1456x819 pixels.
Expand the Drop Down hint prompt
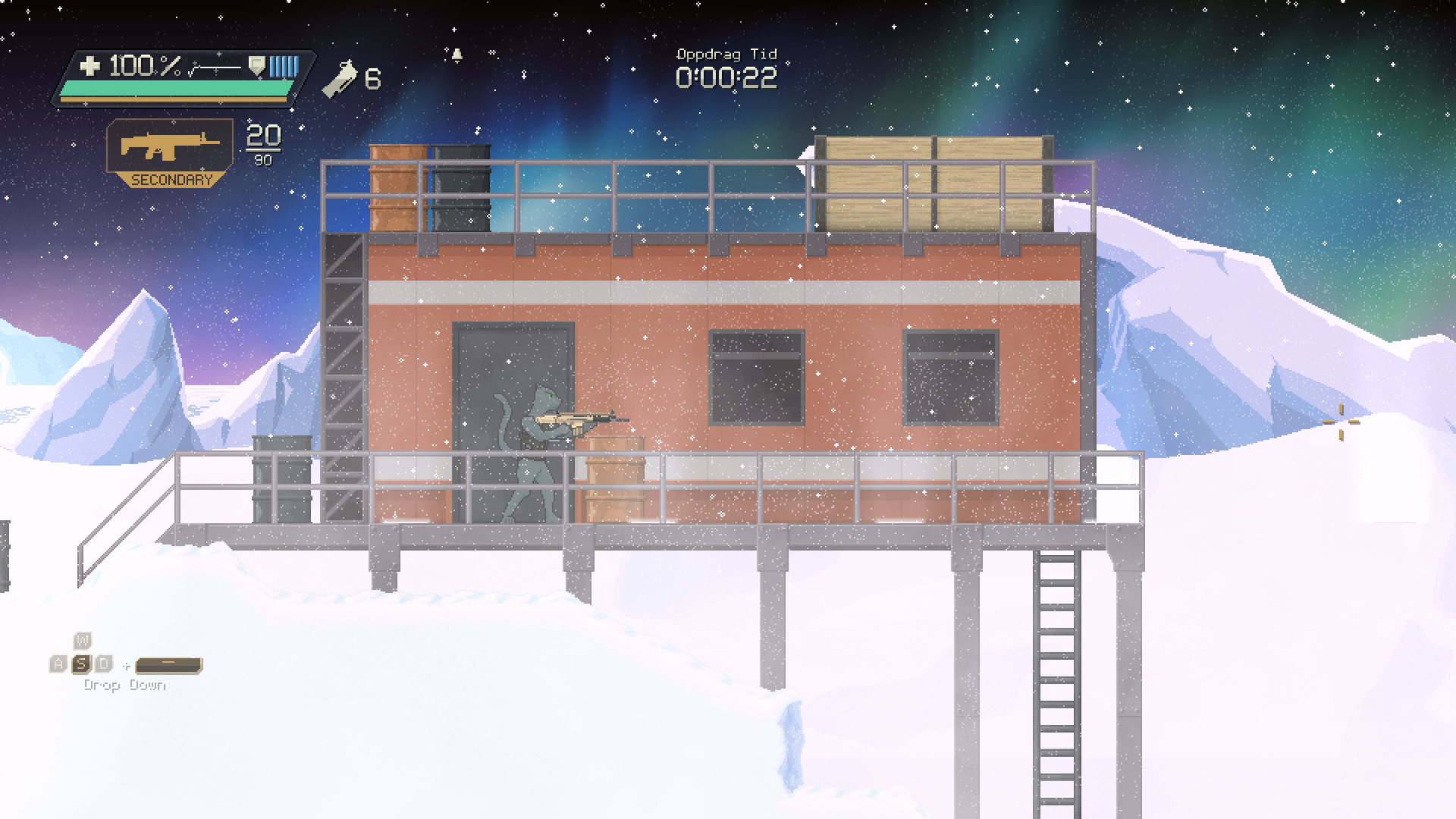pyautogui.click(x=125, y=683)
